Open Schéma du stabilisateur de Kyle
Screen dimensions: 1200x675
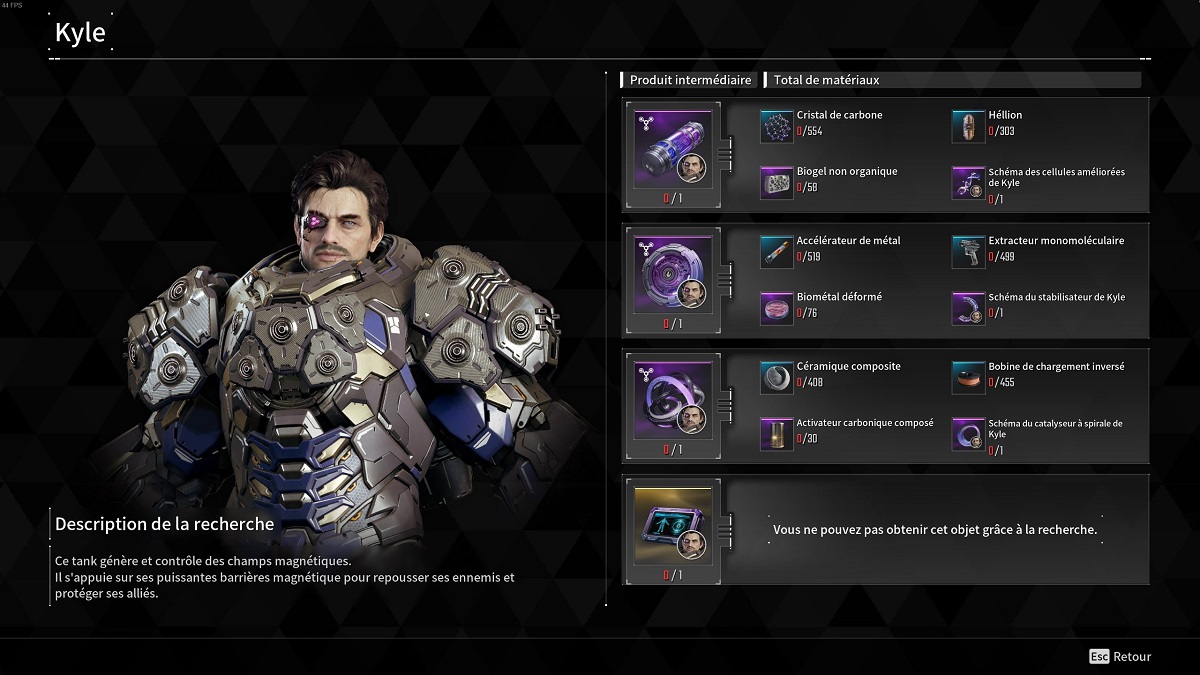coord(968,308)
